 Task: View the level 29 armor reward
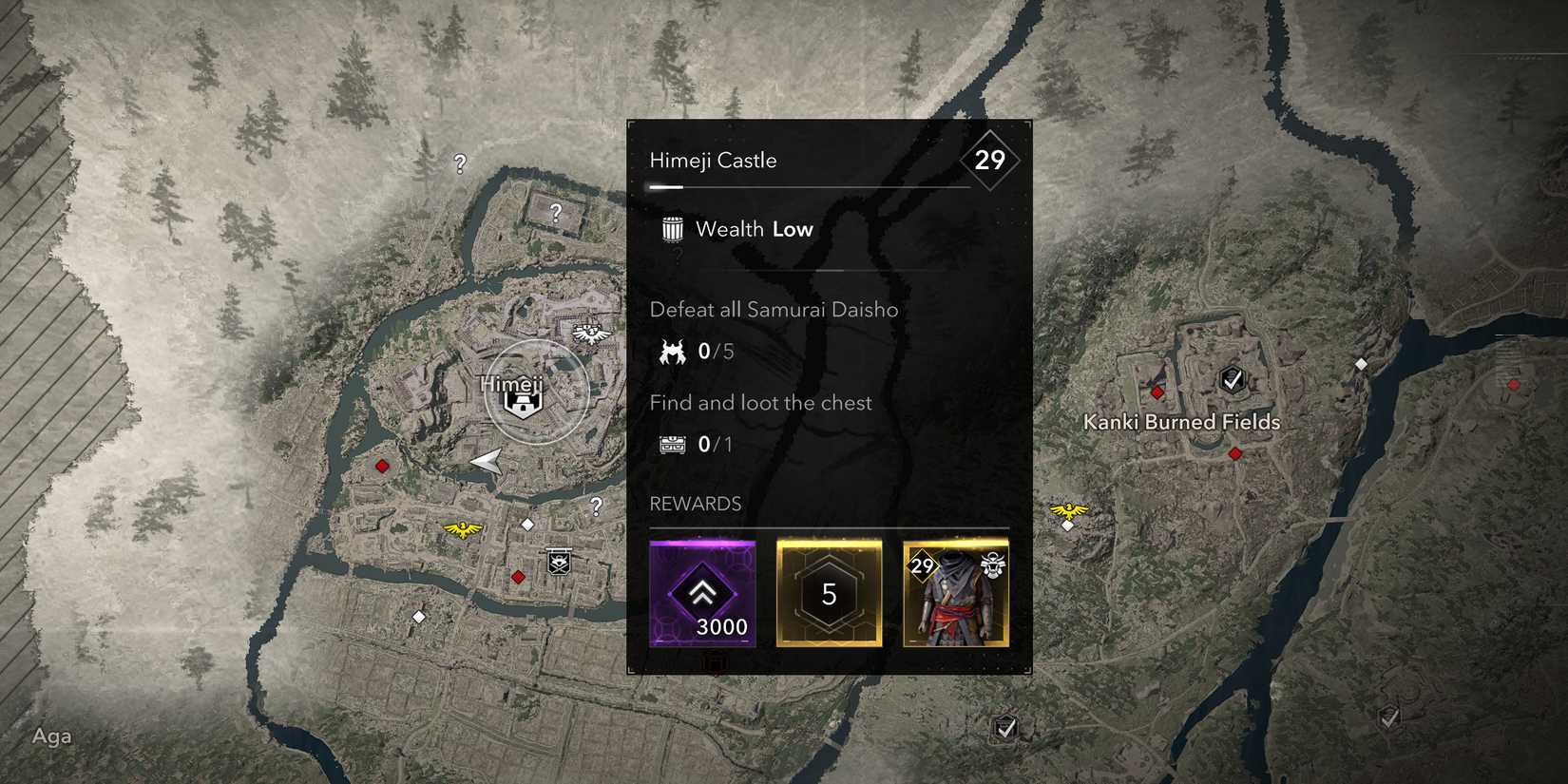click(x=956, y=594)
